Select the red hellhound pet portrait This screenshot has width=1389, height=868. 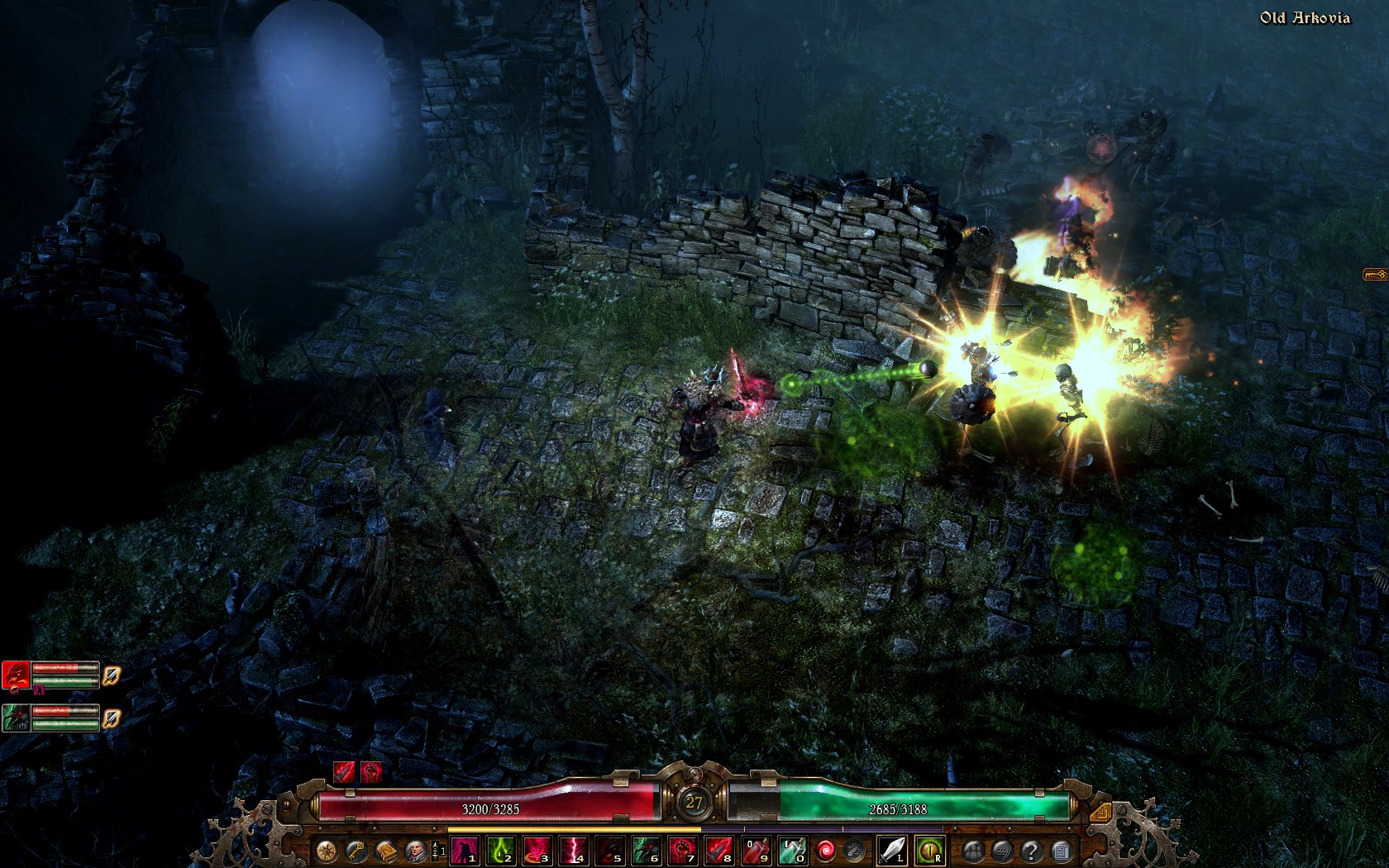tap(16, 675)
